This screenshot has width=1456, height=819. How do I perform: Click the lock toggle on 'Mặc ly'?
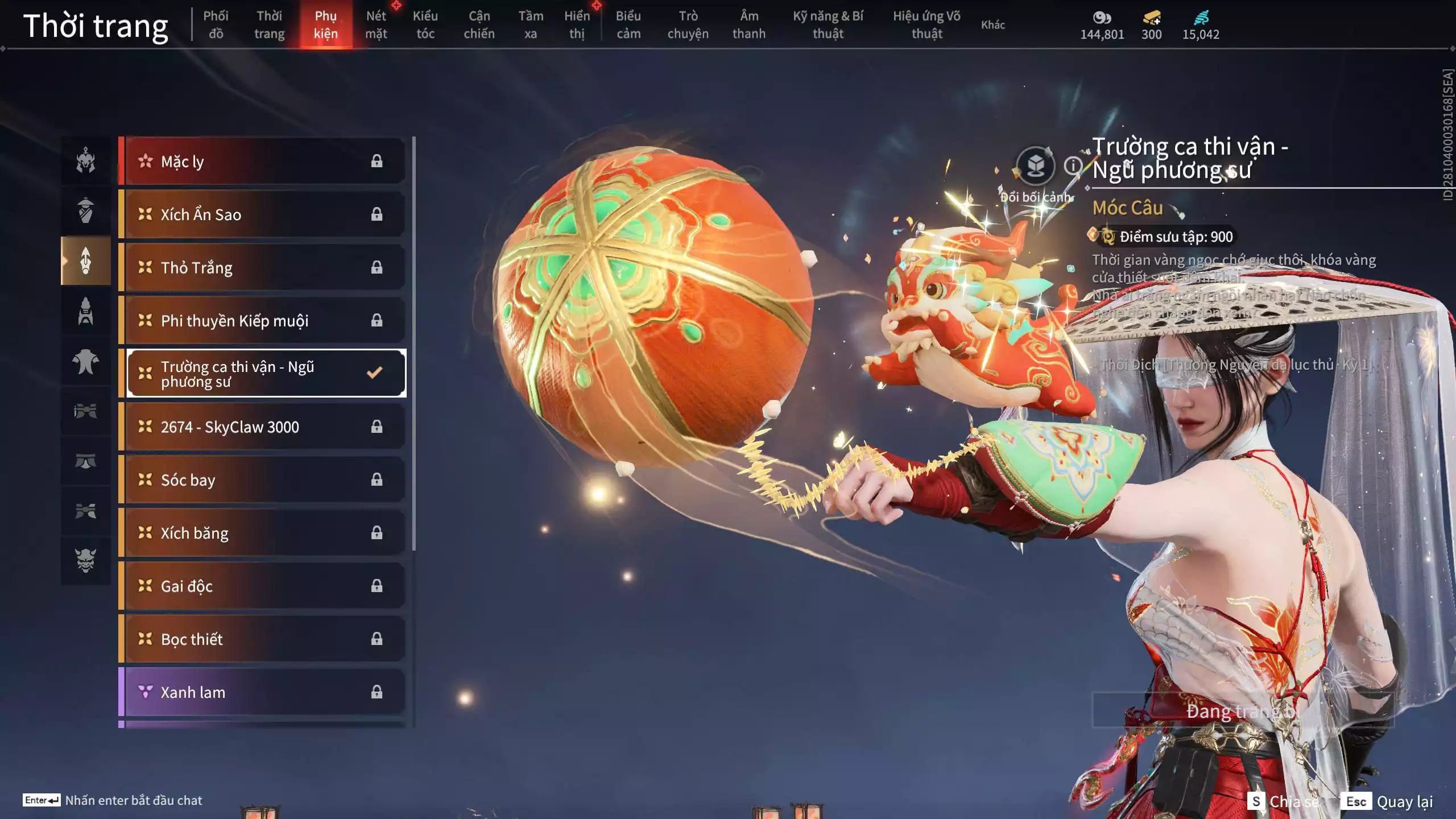pyautogui.click(x=376, y=161)
